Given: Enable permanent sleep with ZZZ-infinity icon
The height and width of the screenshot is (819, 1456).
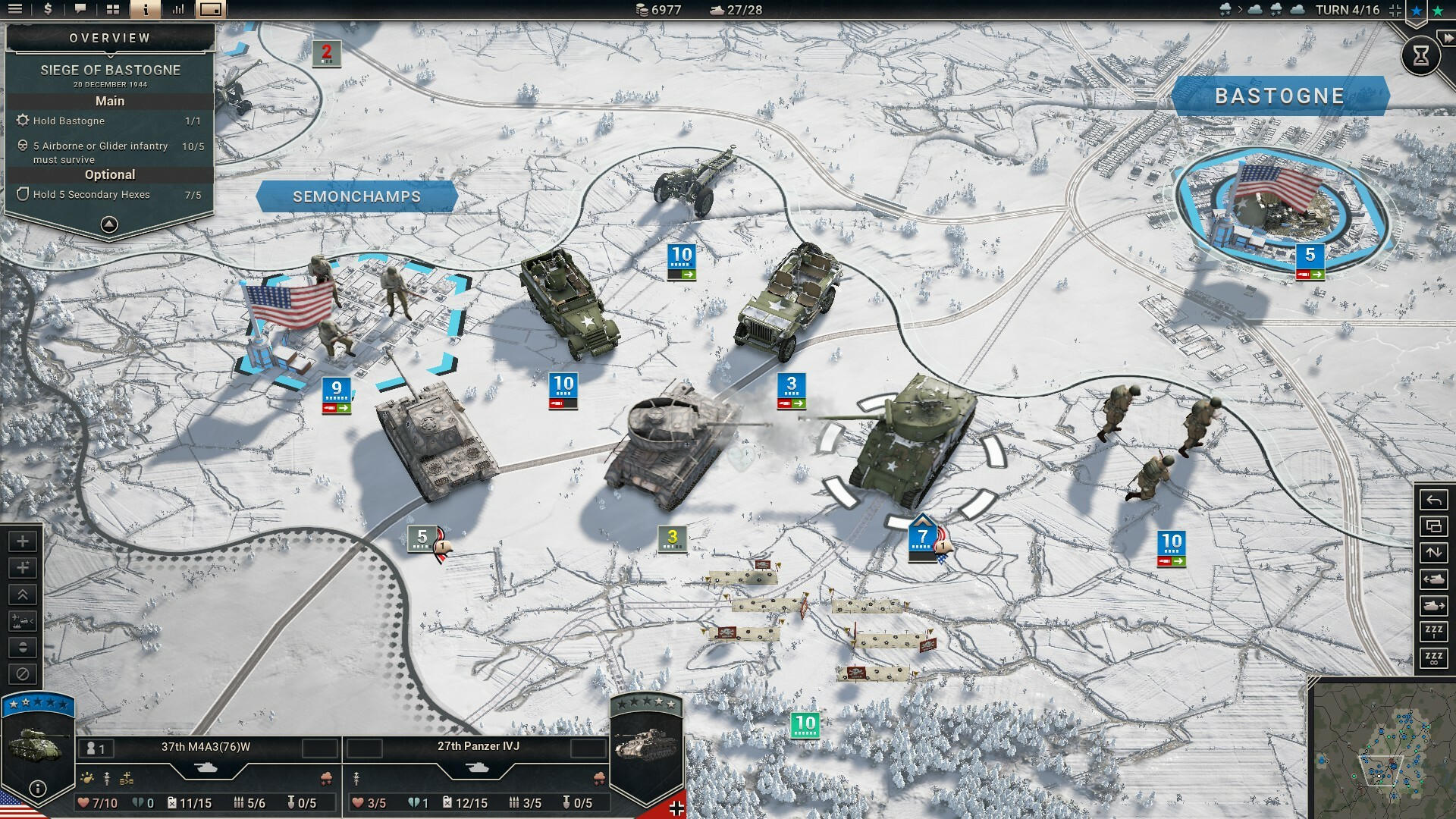Looking at the screenshot, I should coord(1433,658).
